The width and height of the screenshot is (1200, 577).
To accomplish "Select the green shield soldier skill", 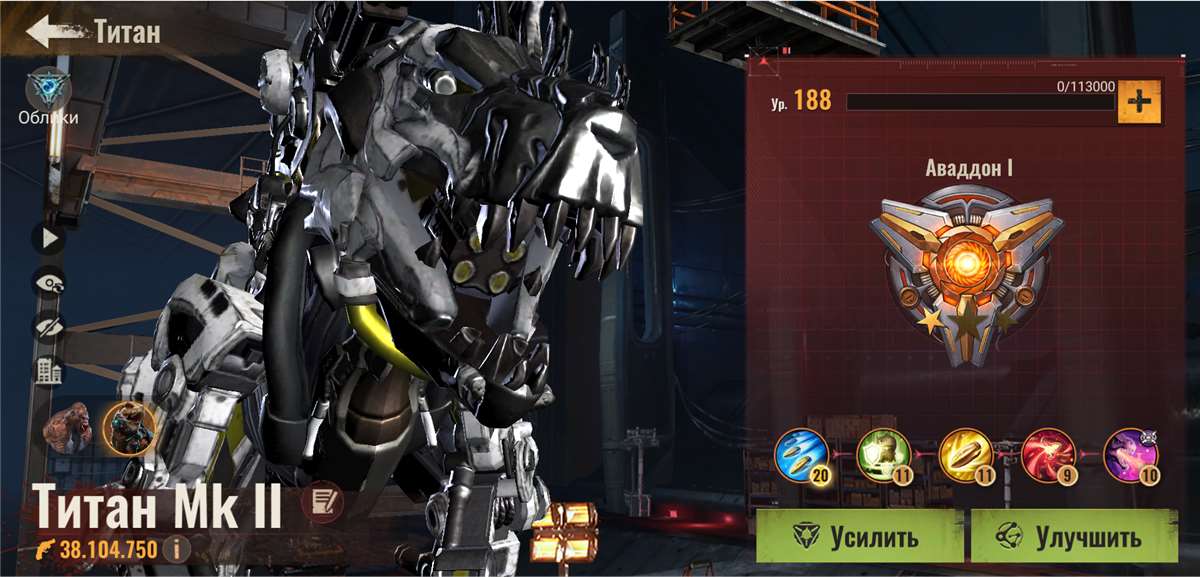I will tap(884, 456).
